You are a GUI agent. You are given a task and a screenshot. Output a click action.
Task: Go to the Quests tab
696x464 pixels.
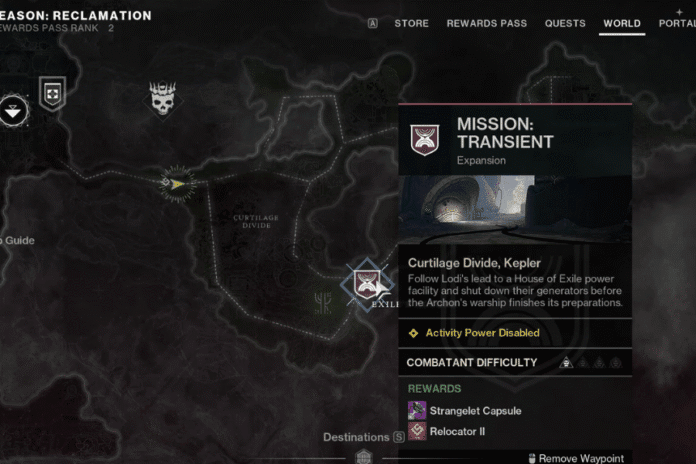tap(565, 23)
